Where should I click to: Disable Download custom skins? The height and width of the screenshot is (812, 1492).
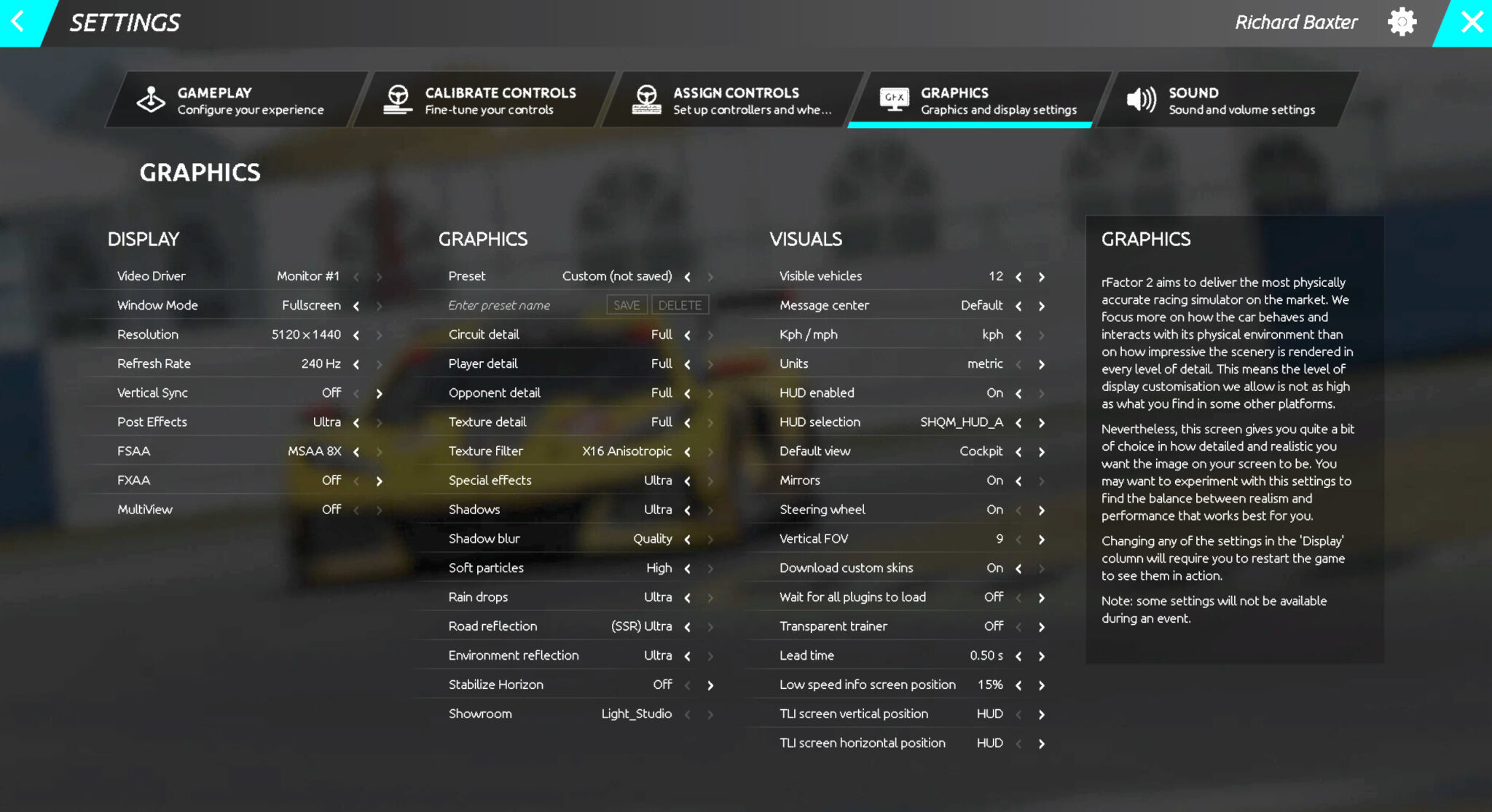coord(1018,568)
